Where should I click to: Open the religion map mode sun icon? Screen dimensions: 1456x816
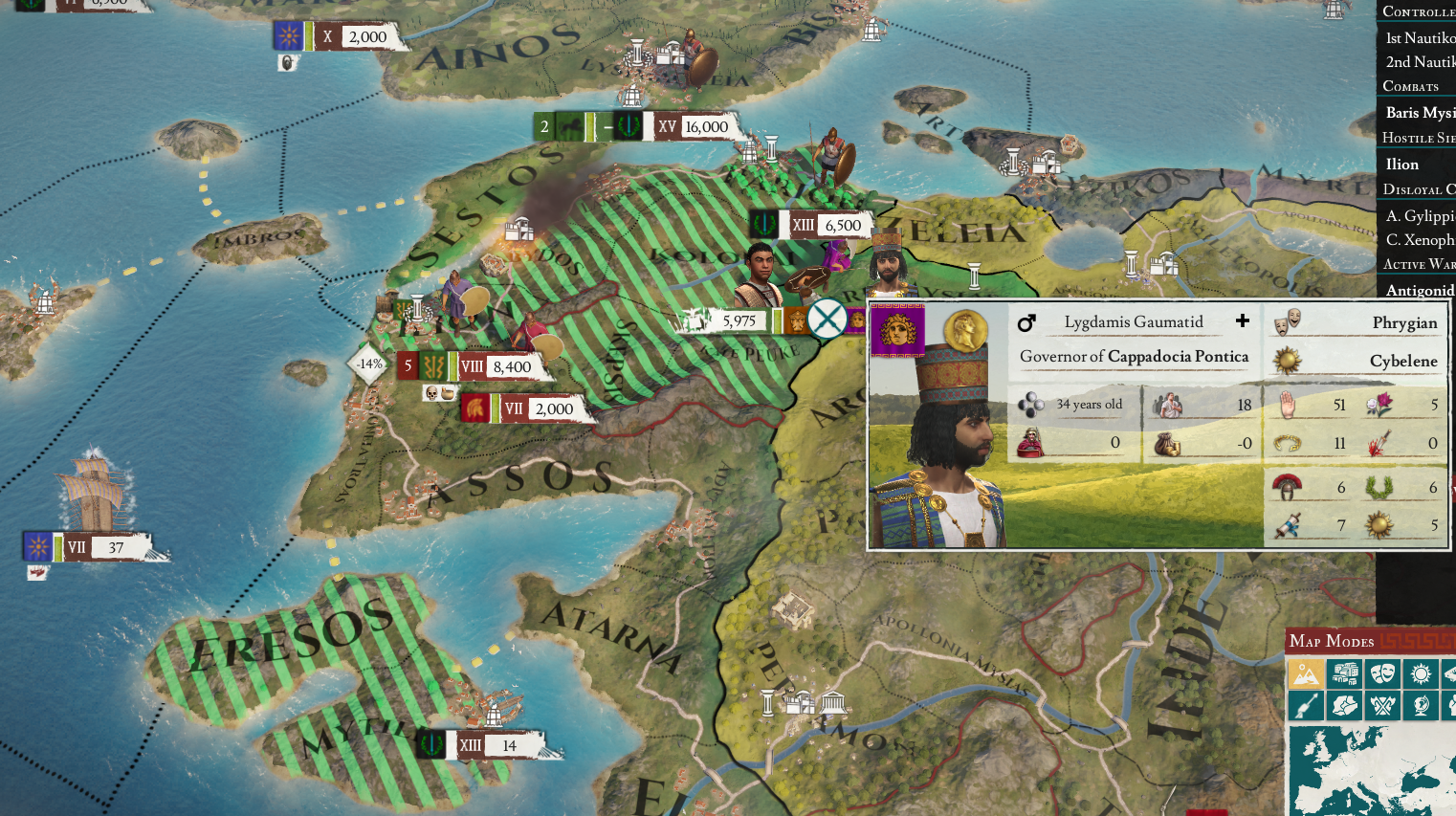[1421, 673]
